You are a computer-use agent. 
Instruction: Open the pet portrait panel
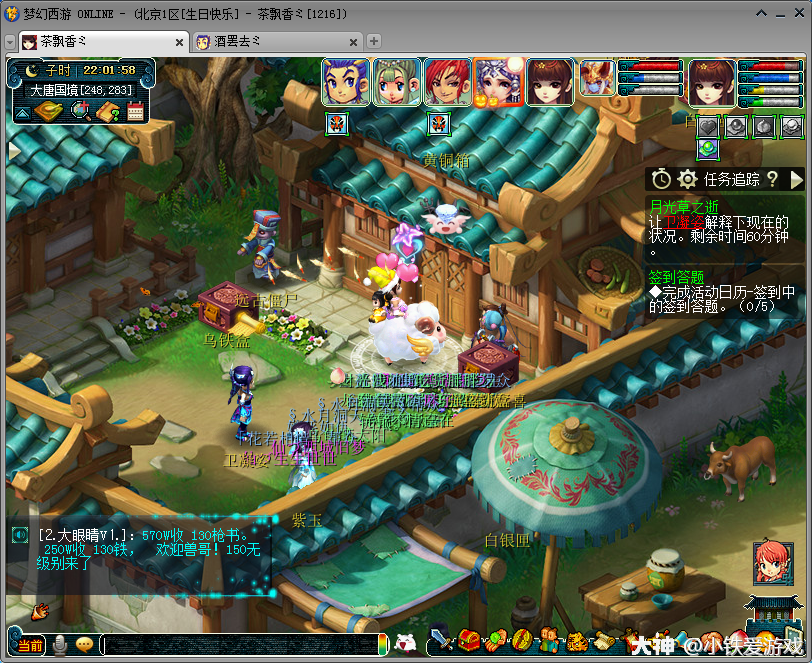click(x=597, y=78)
